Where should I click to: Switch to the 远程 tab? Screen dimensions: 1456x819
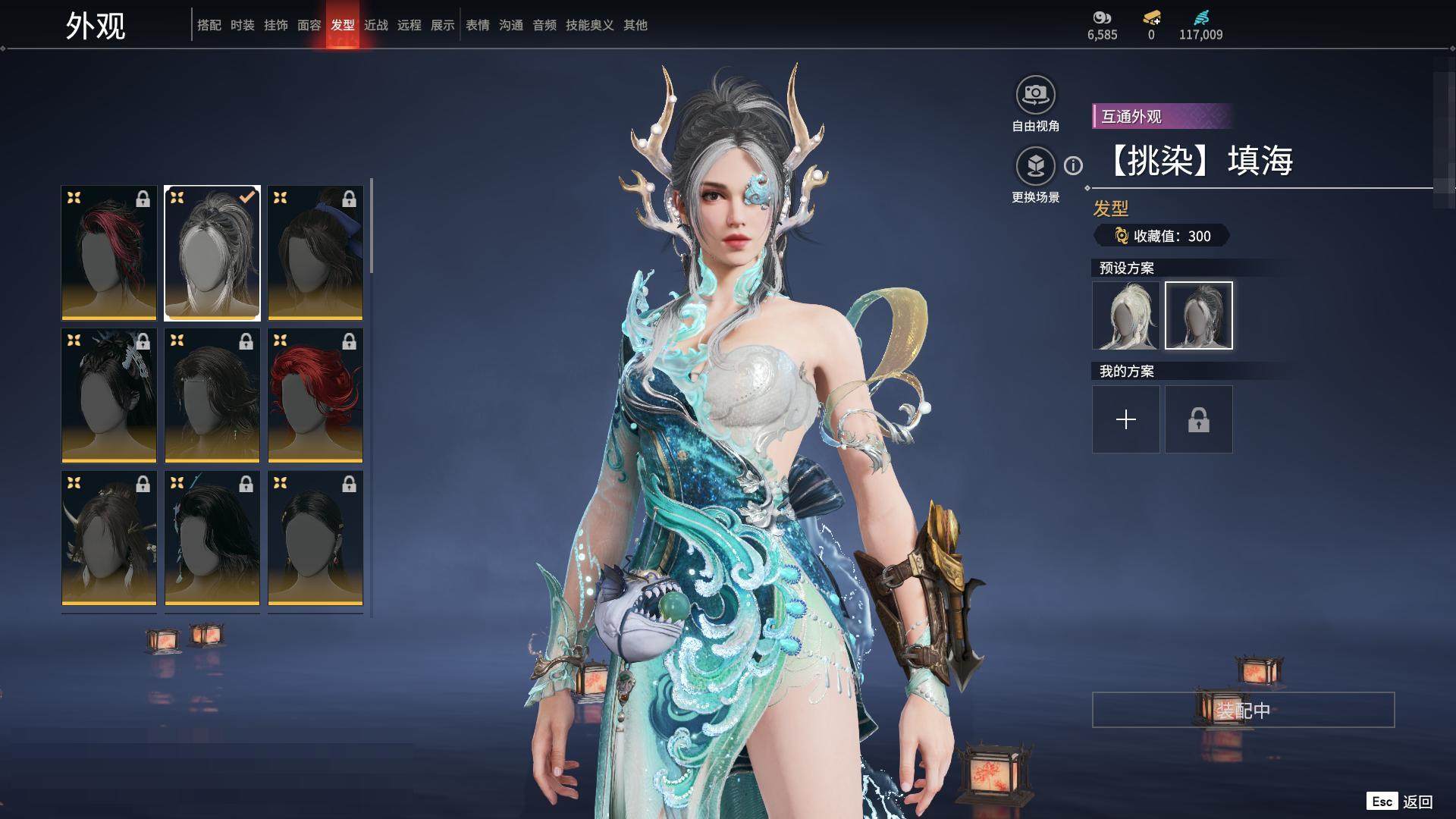[409, 25]
